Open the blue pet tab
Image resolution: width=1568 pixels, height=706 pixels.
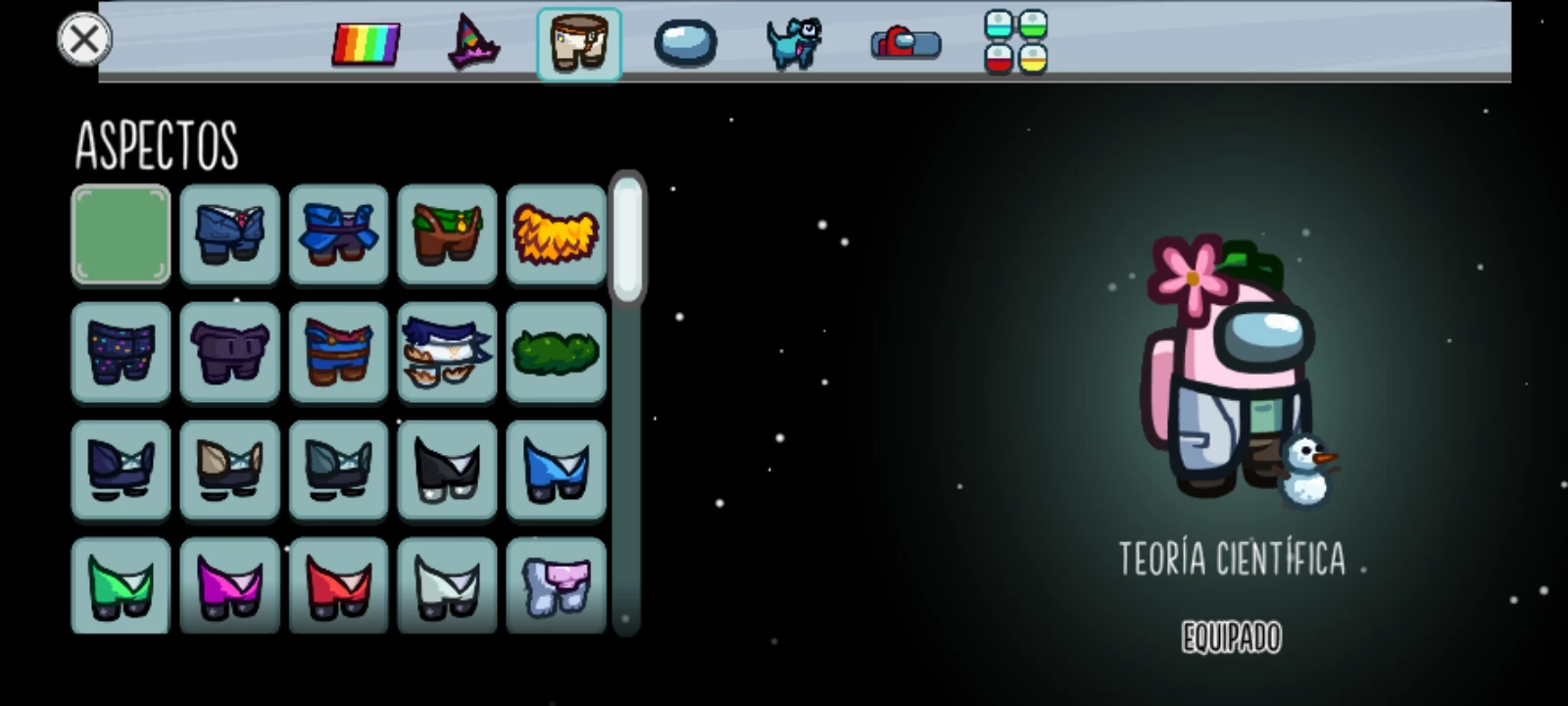[793, 44]
